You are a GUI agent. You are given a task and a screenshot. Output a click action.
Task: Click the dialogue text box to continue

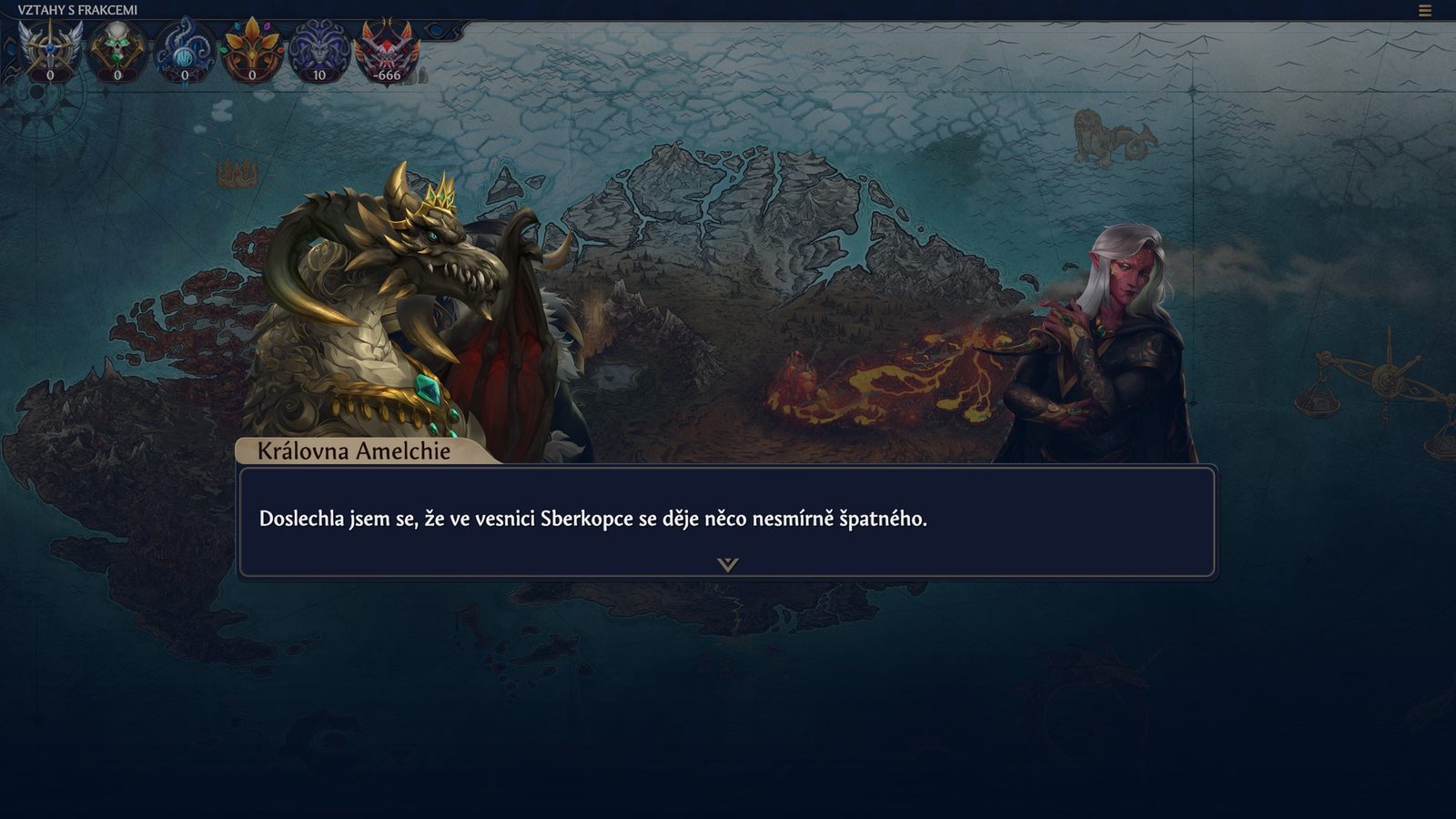coord(728,520)
